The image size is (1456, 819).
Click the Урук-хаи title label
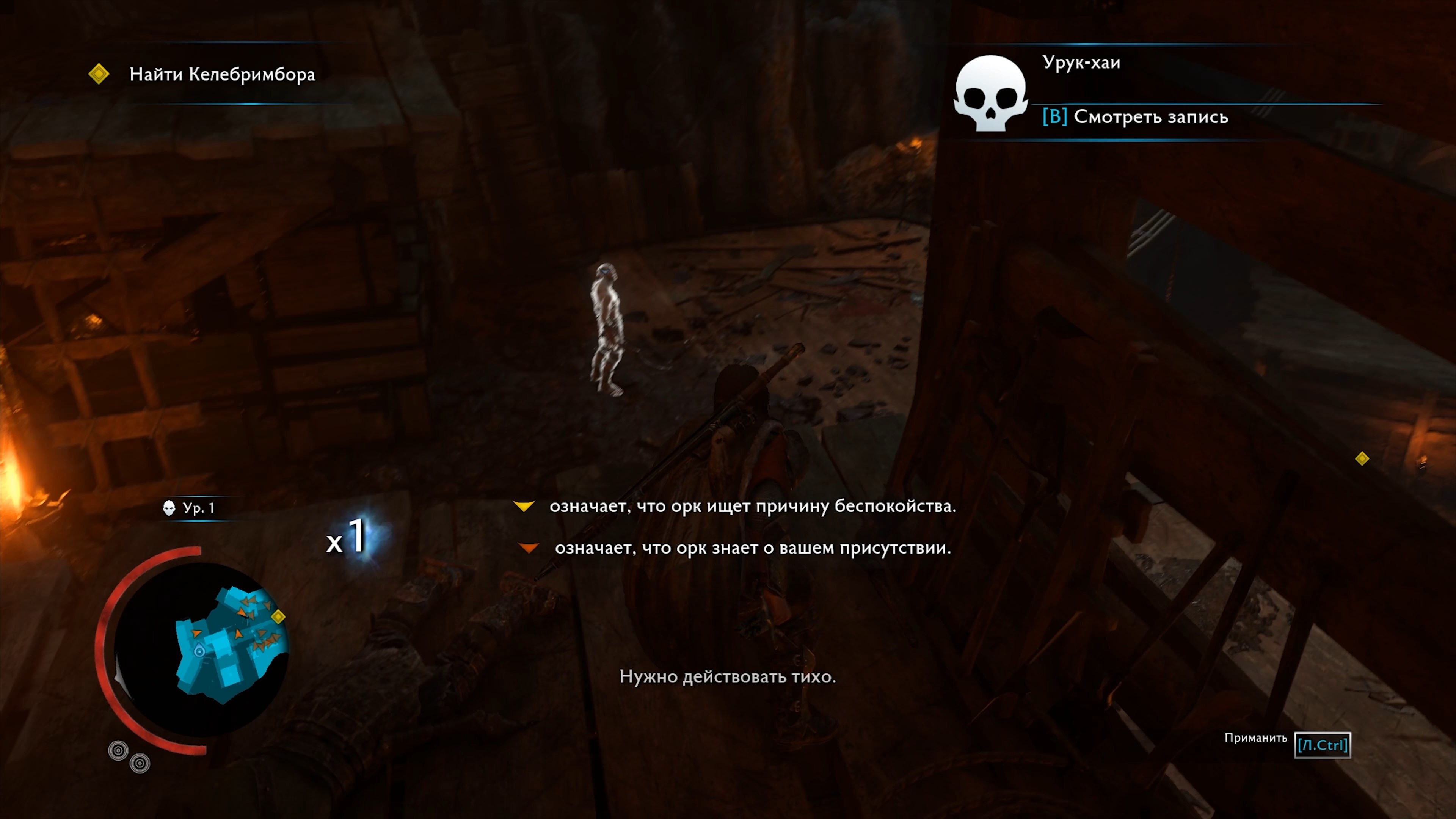[1081, 63]
